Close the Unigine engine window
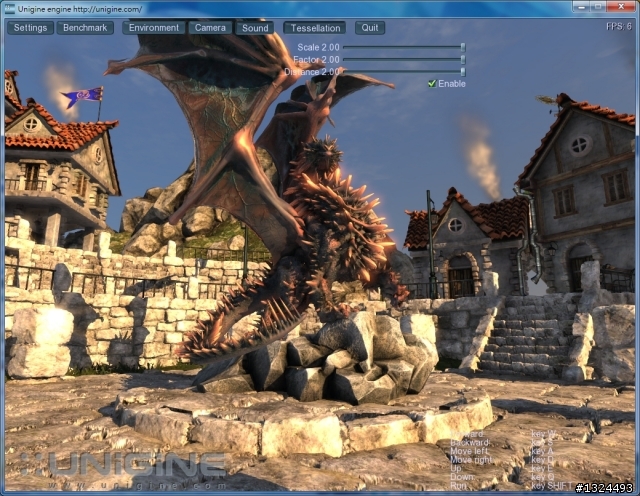Screen dimensions: 640x496 coord(620,8)
